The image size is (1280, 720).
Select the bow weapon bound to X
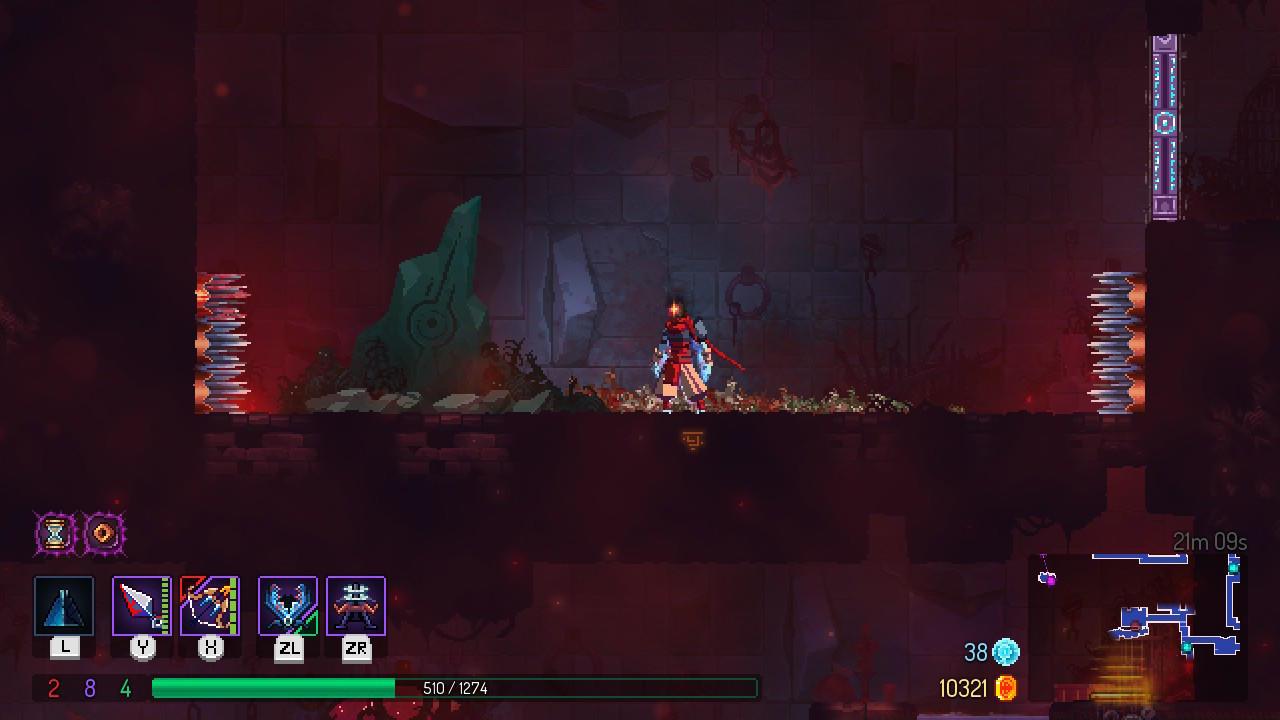pos(210,604)
